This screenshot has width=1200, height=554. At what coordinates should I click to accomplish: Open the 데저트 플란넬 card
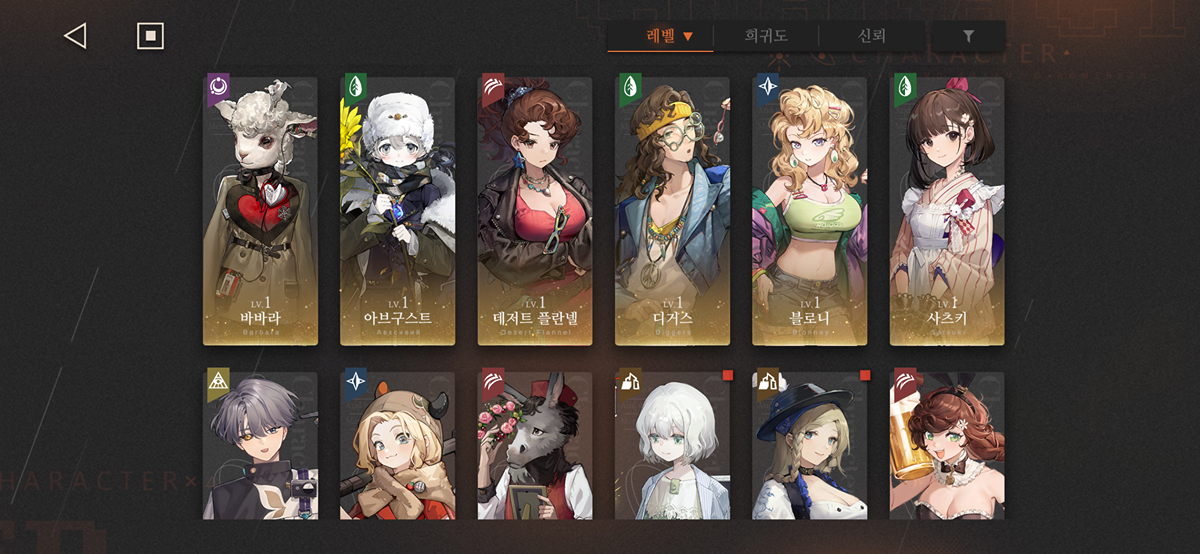coord(535,211)
